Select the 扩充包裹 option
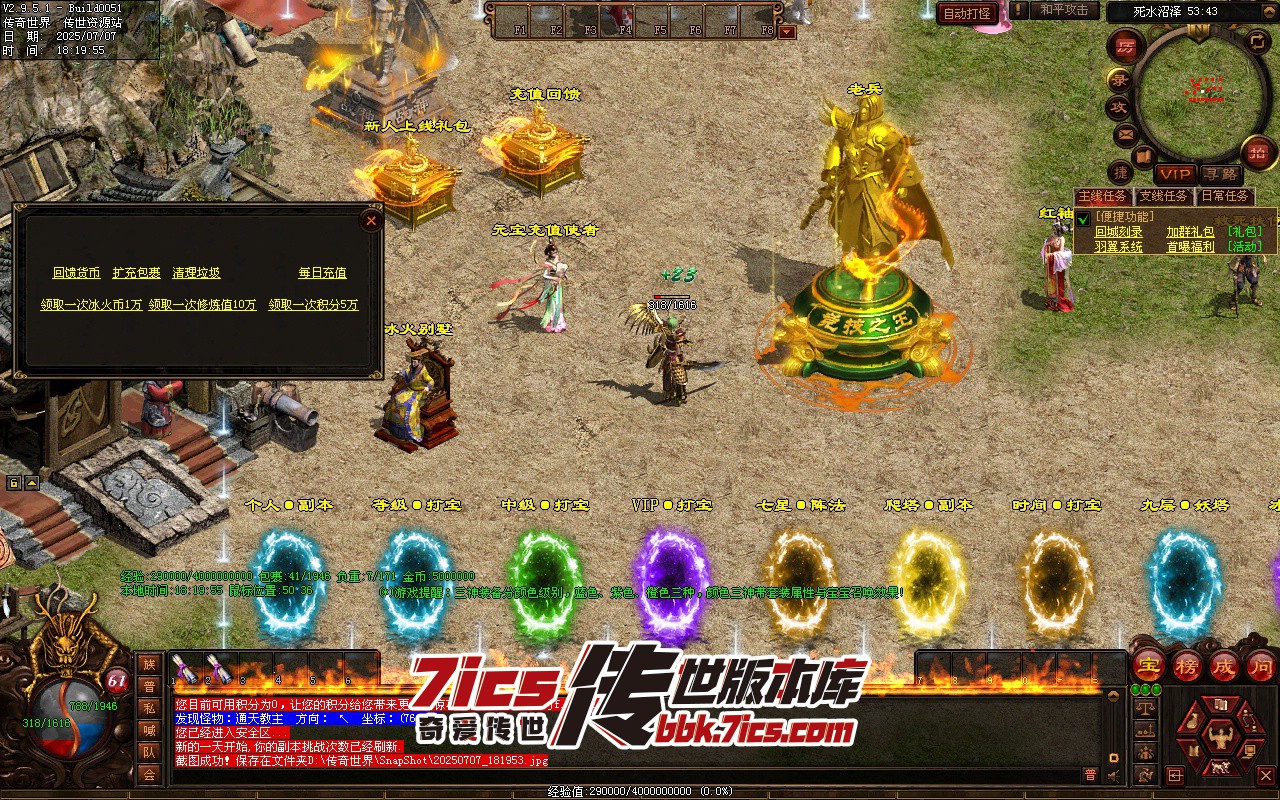 [136, 273]
